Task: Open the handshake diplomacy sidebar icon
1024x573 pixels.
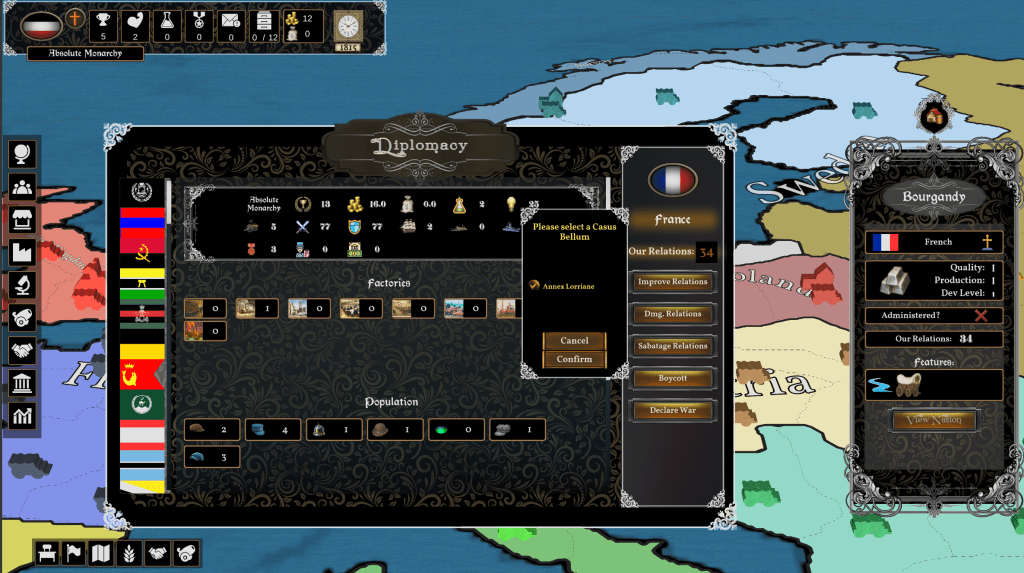Action: 22,350
